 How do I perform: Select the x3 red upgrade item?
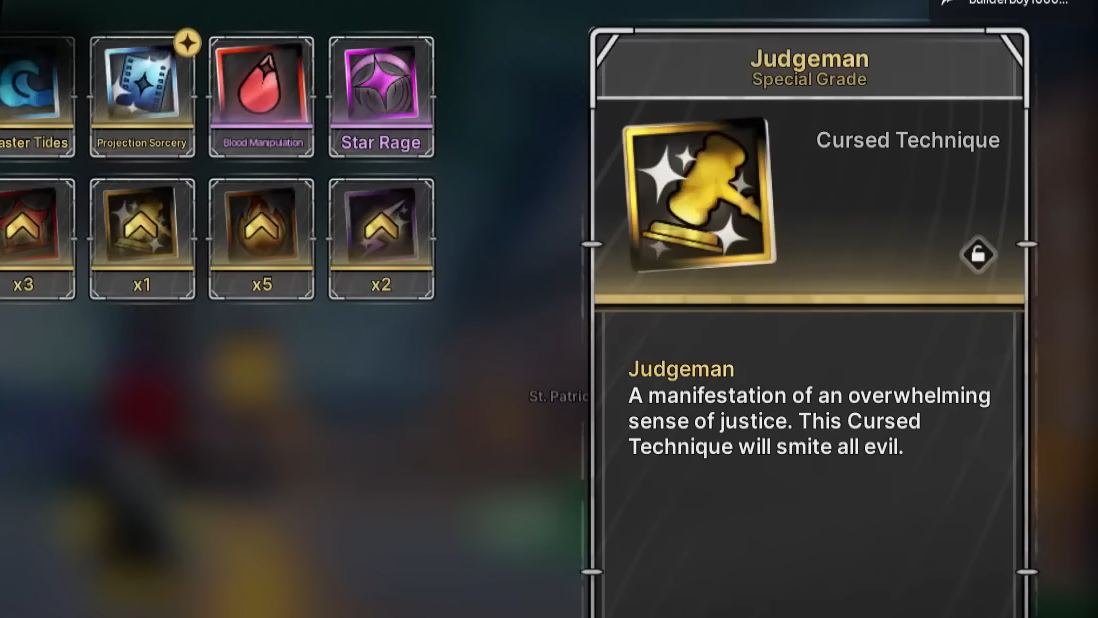pyautogui.click(x=36, y=239)
